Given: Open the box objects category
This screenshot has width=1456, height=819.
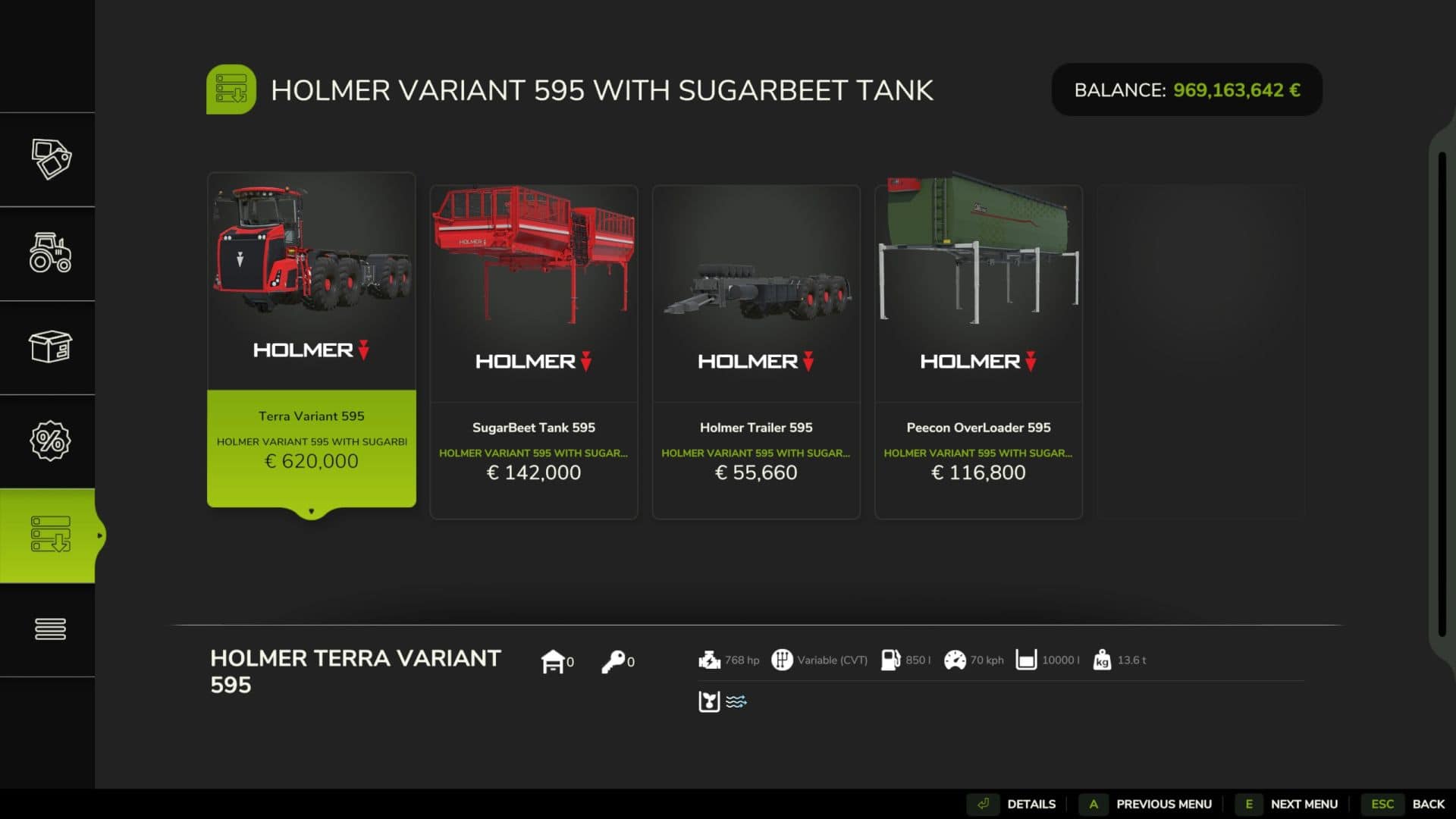Looking at the screenshot, I should click(x=50, y=347).
